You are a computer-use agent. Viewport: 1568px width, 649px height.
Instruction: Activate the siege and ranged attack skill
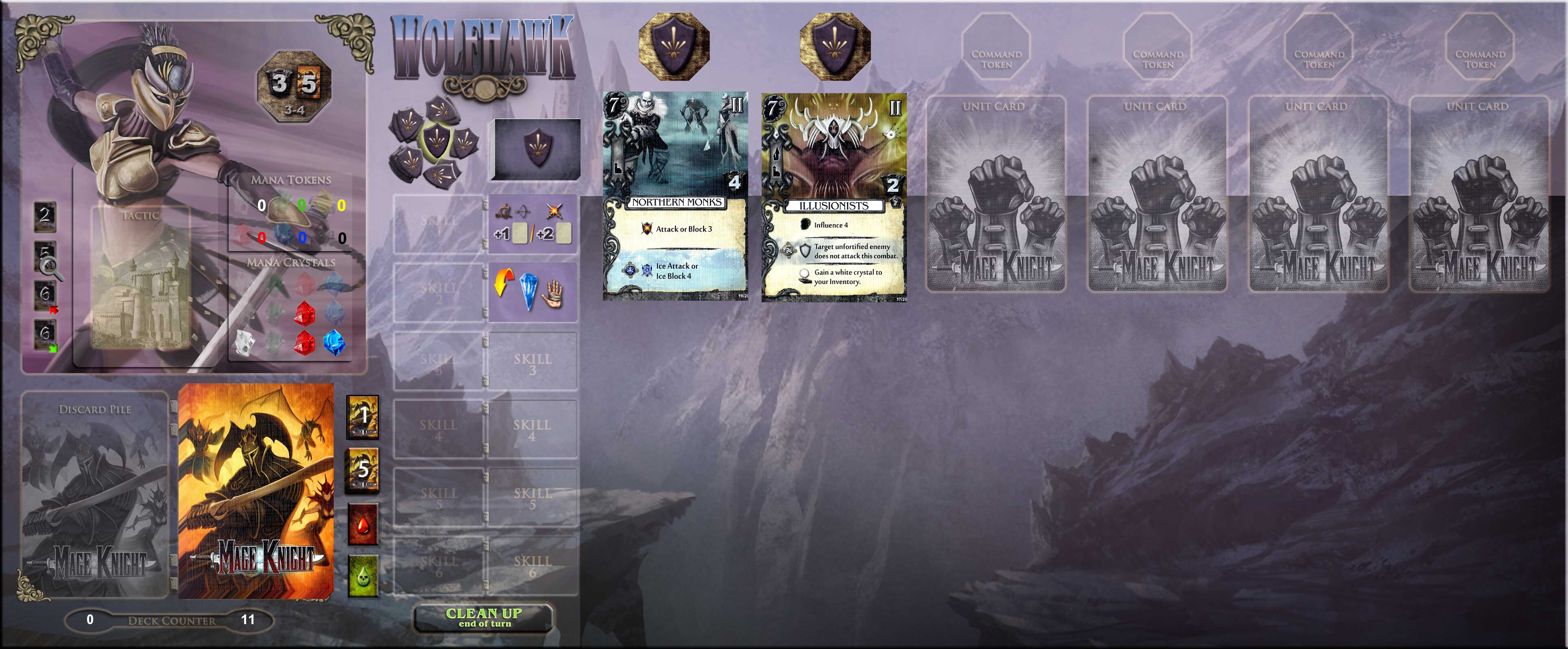click(x=533, y=223)
